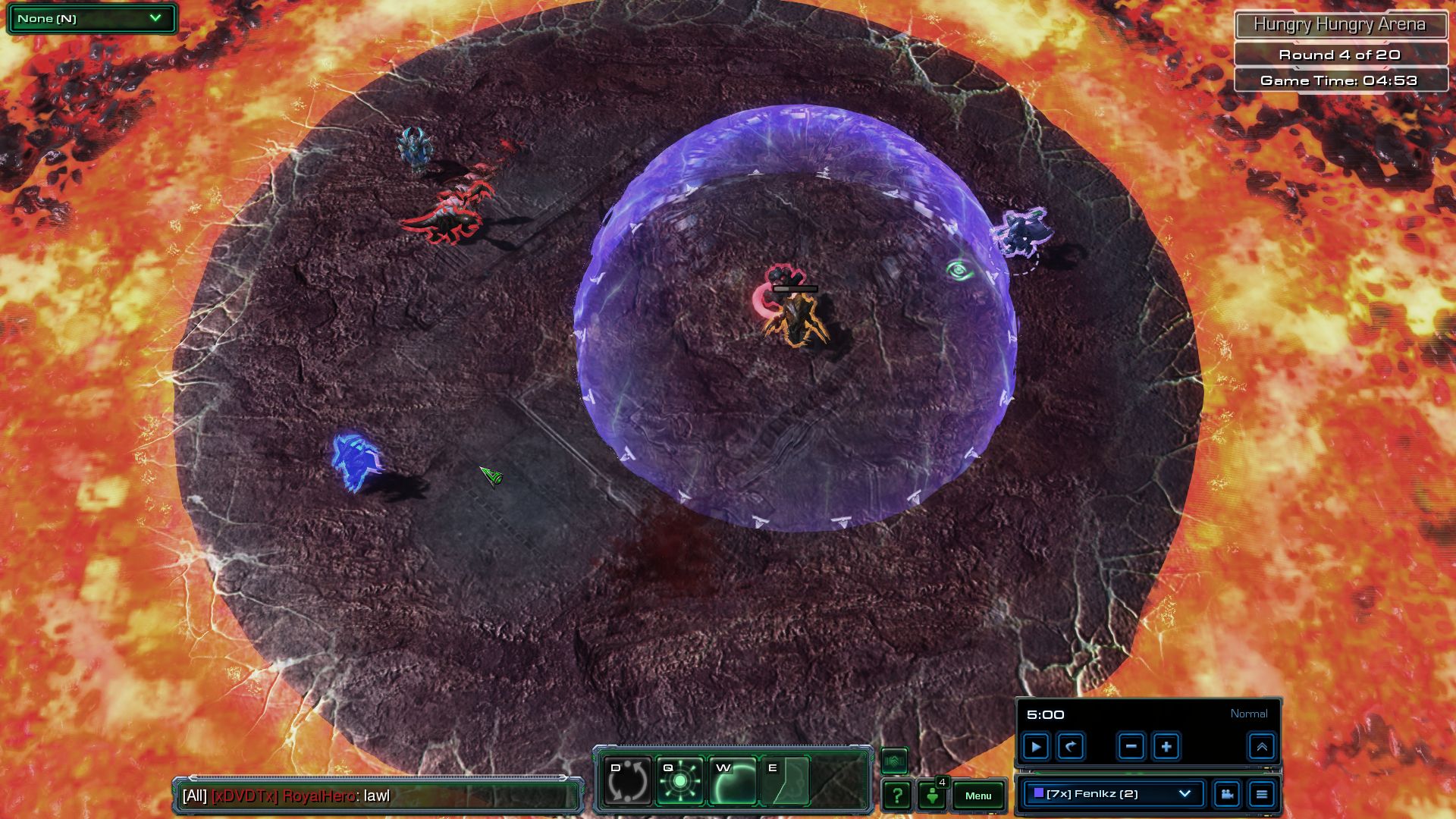Click the green player icon with 4 badge

click(x=933, y=795)
